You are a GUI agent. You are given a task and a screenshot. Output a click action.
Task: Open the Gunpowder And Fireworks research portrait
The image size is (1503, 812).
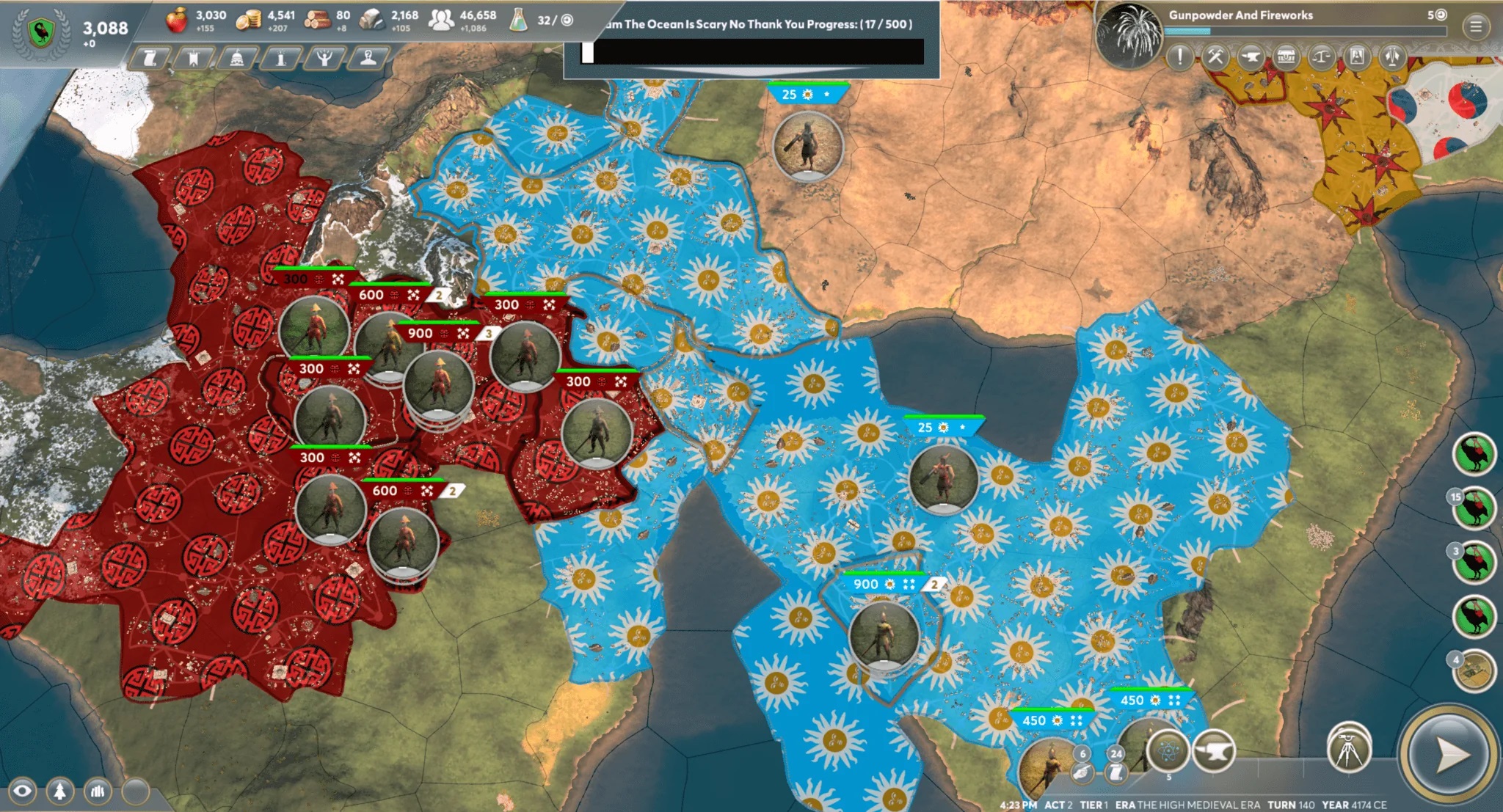click(x=1129, y=34)
